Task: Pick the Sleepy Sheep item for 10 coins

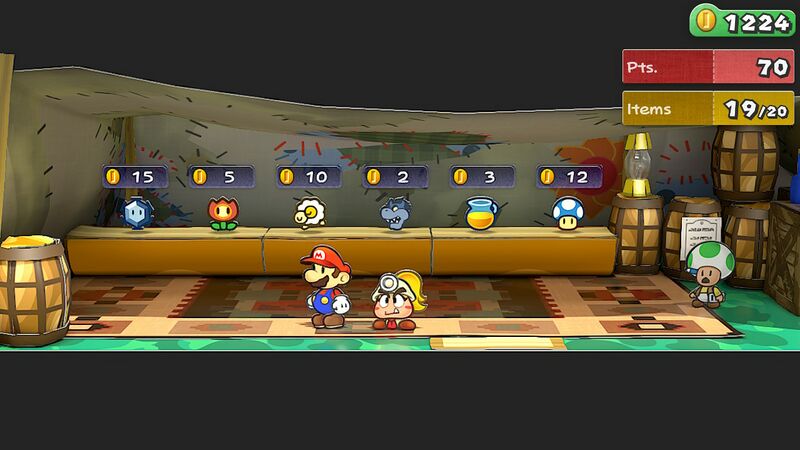Action: point(309,212)
